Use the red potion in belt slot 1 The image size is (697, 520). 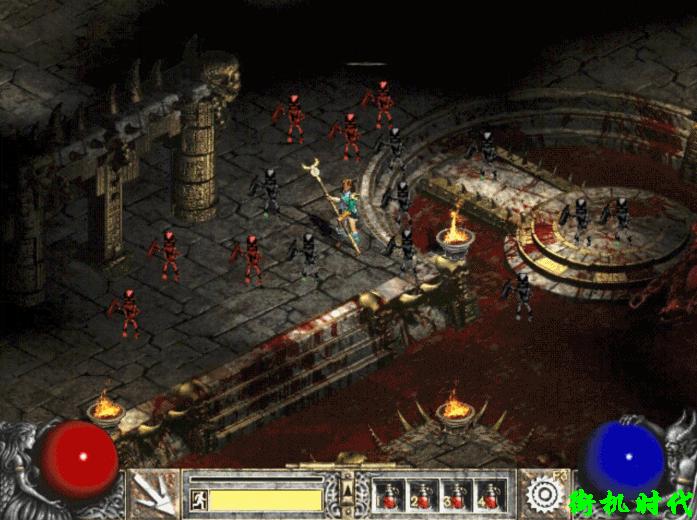point(391,494)
